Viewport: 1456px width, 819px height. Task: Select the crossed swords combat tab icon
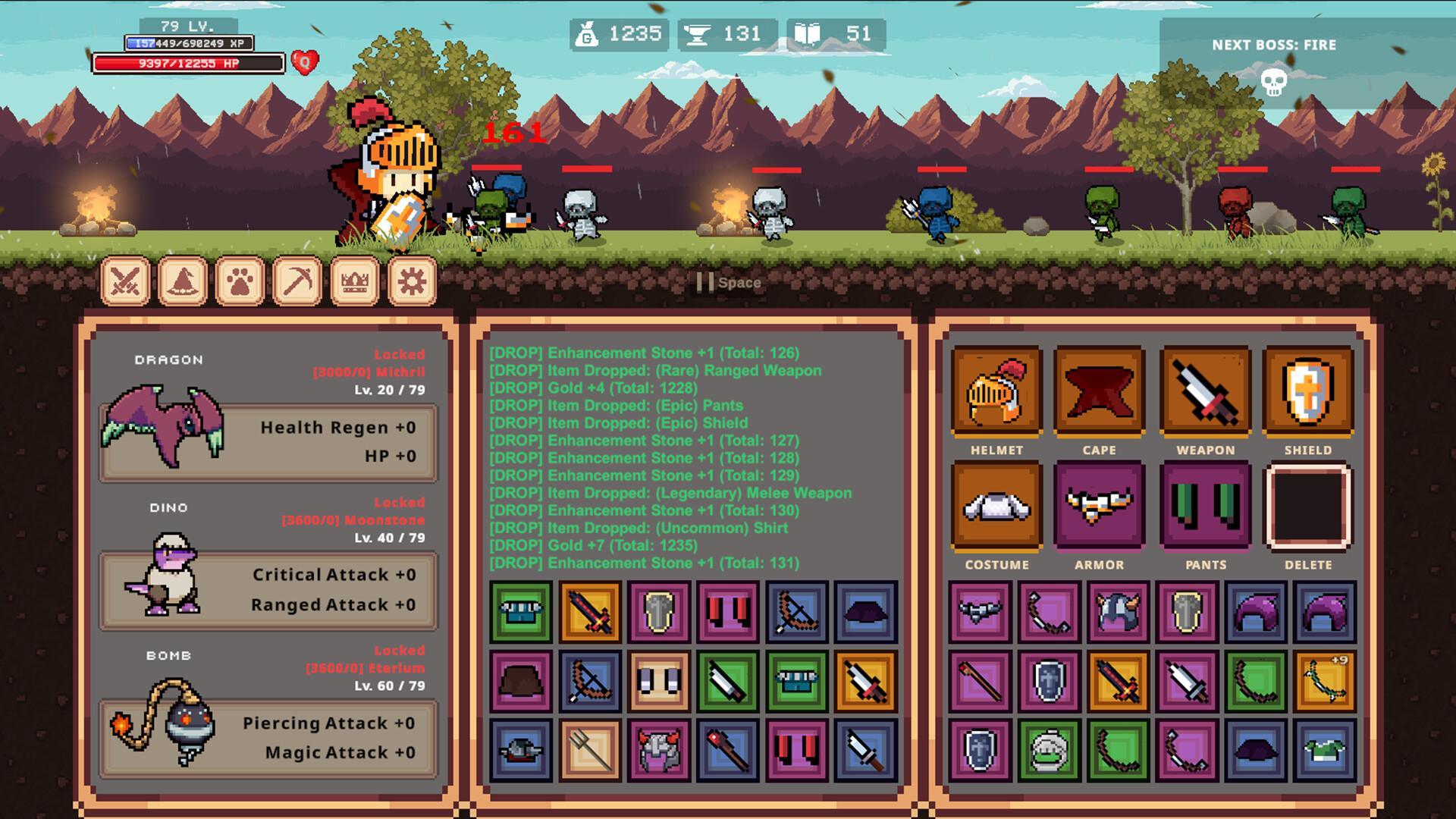coord(124,280)
